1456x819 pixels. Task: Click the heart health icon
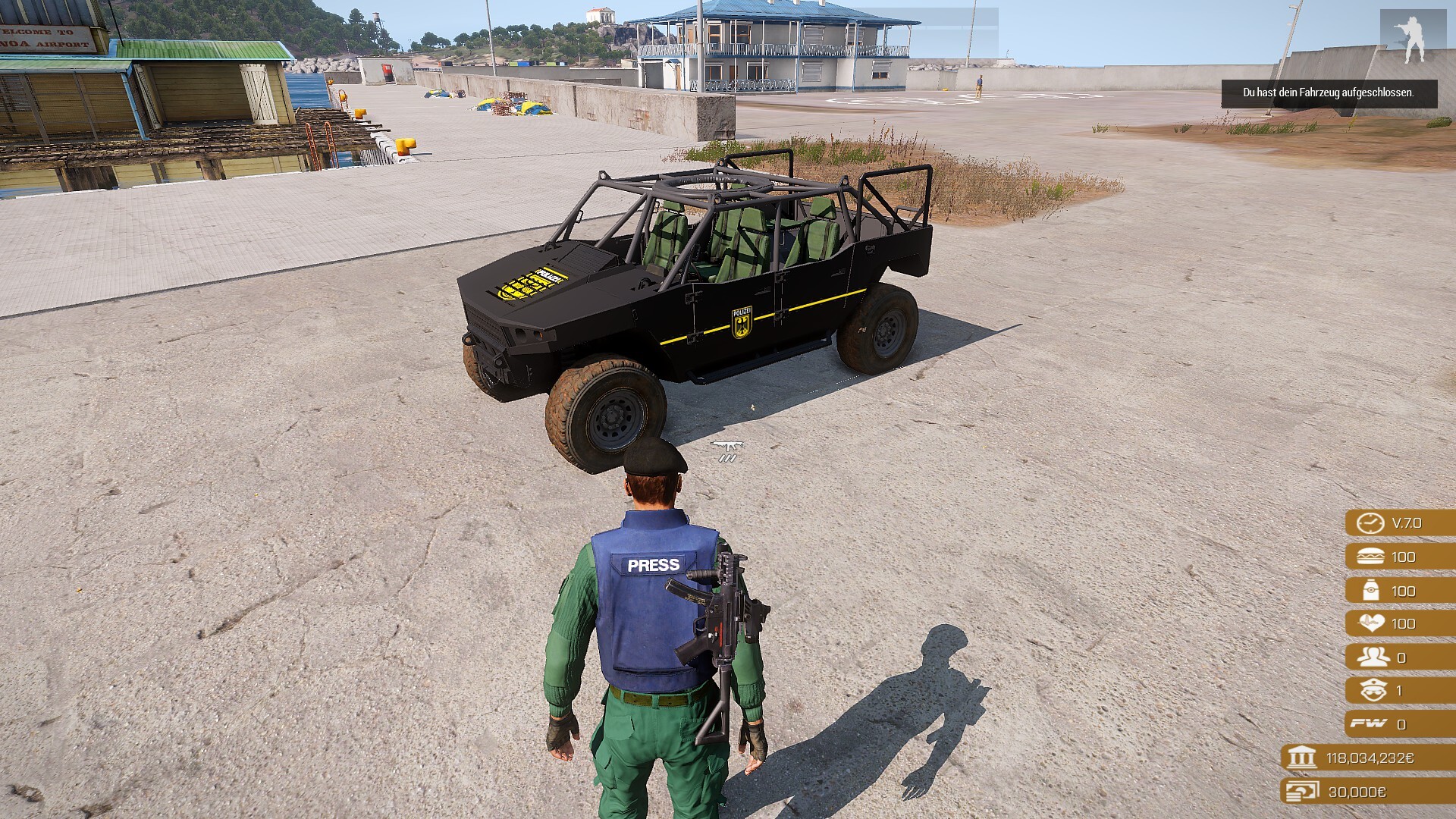tap(1371, 623)
